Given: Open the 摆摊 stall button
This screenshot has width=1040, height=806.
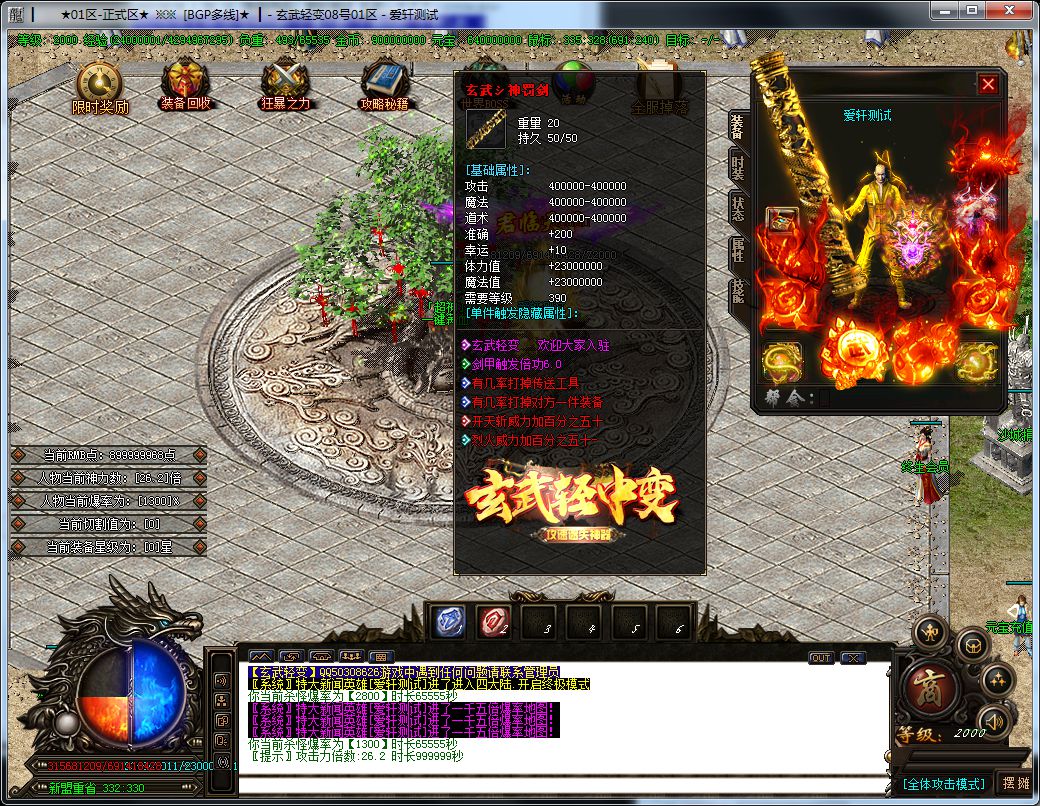Looking at the screenshot, I should (1014, 783).
